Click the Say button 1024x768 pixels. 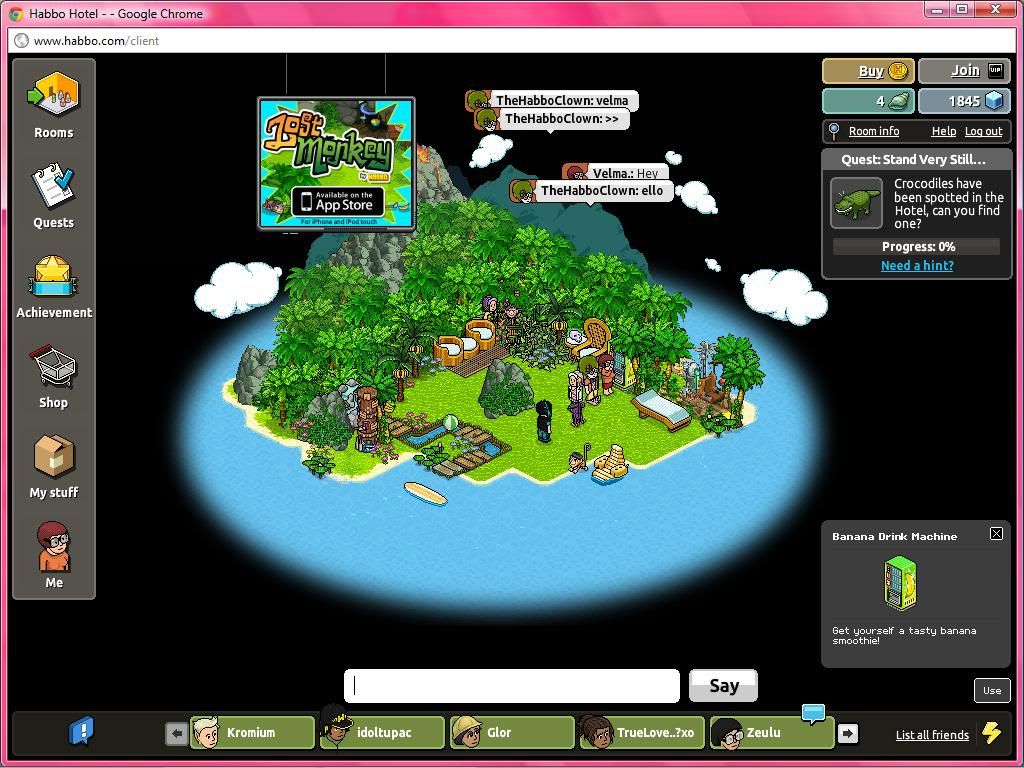723,686
